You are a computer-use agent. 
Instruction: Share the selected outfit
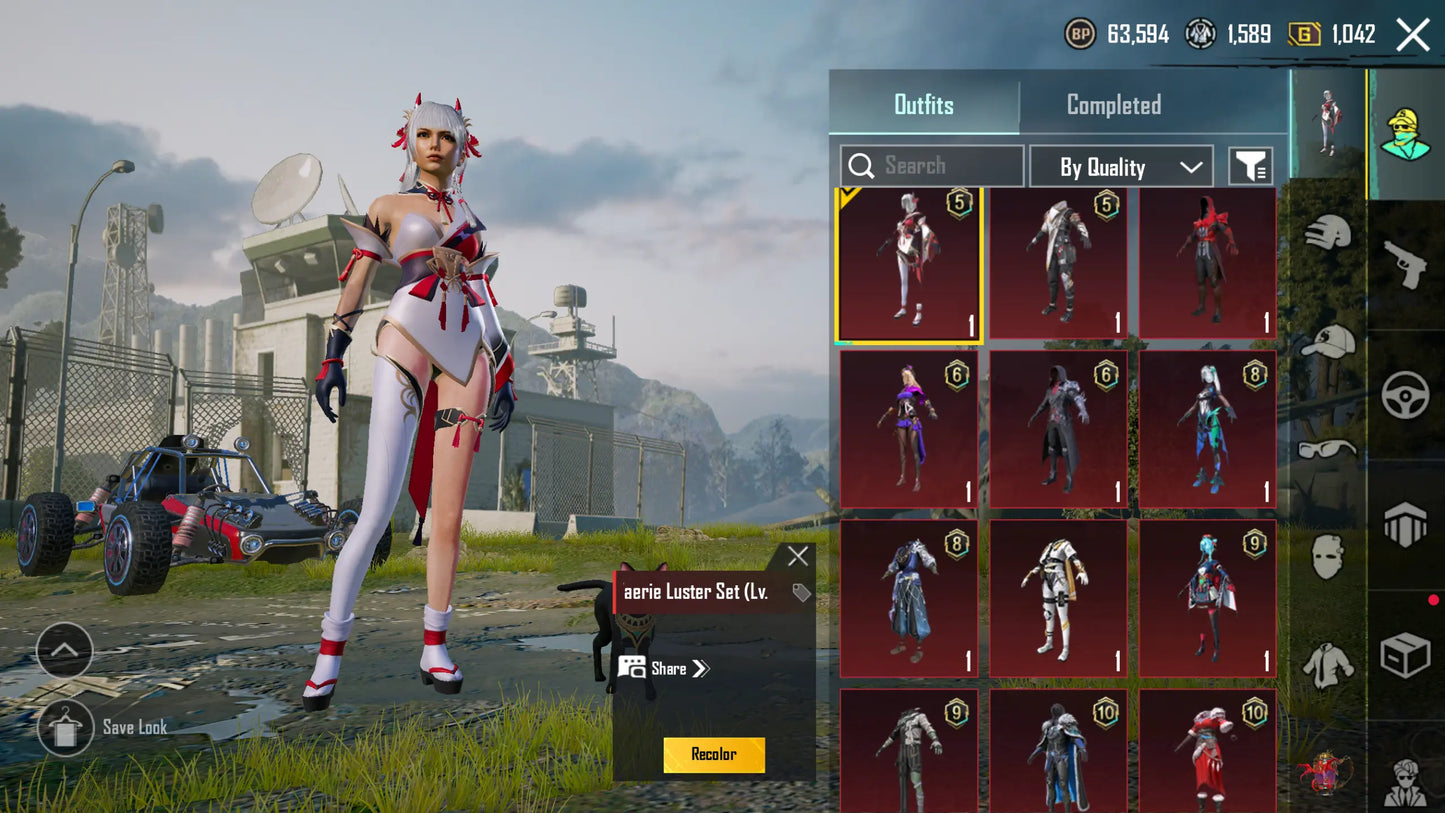pyautogui.click(x=664, y=668)
